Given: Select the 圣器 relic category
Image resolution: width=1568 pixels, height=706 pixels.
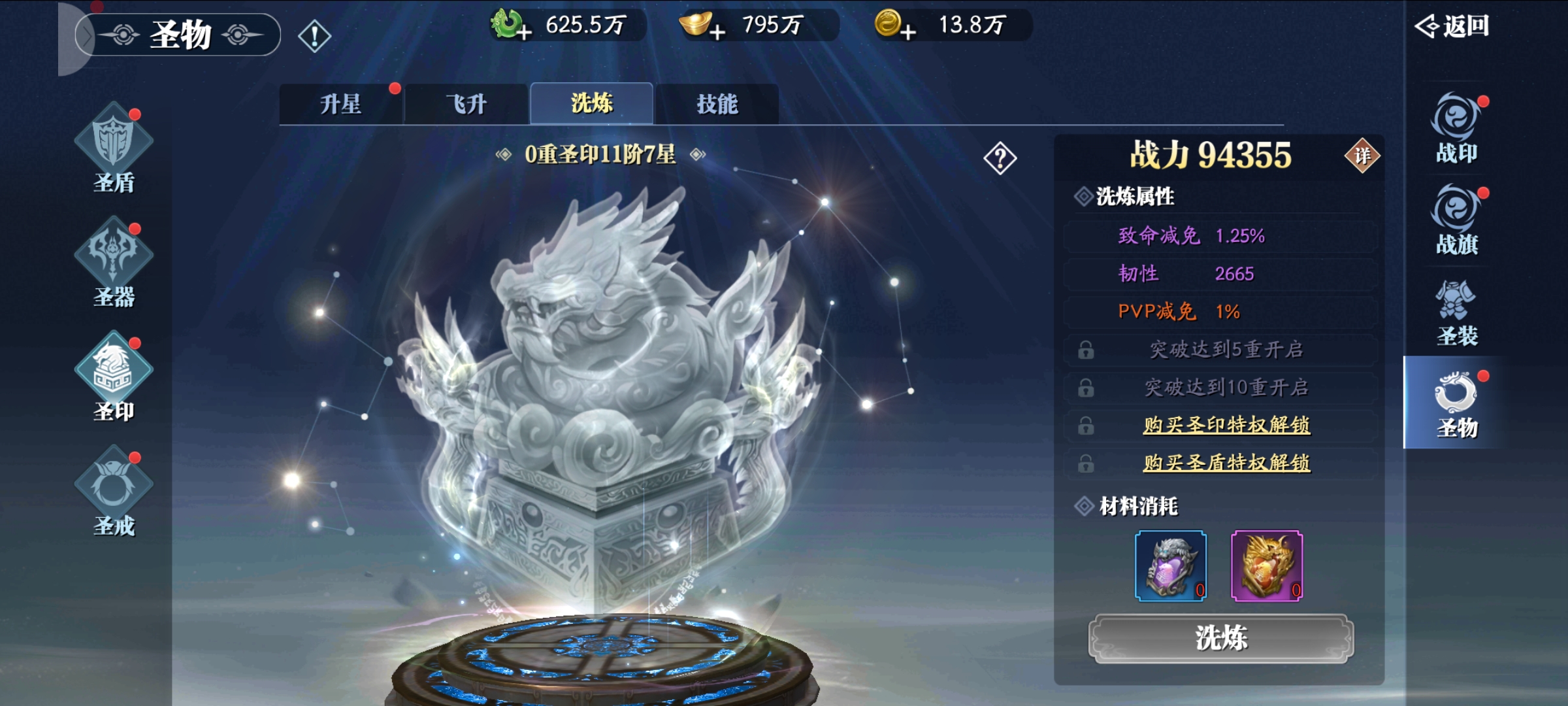Looking at the screenshot, I should point(114,261).
